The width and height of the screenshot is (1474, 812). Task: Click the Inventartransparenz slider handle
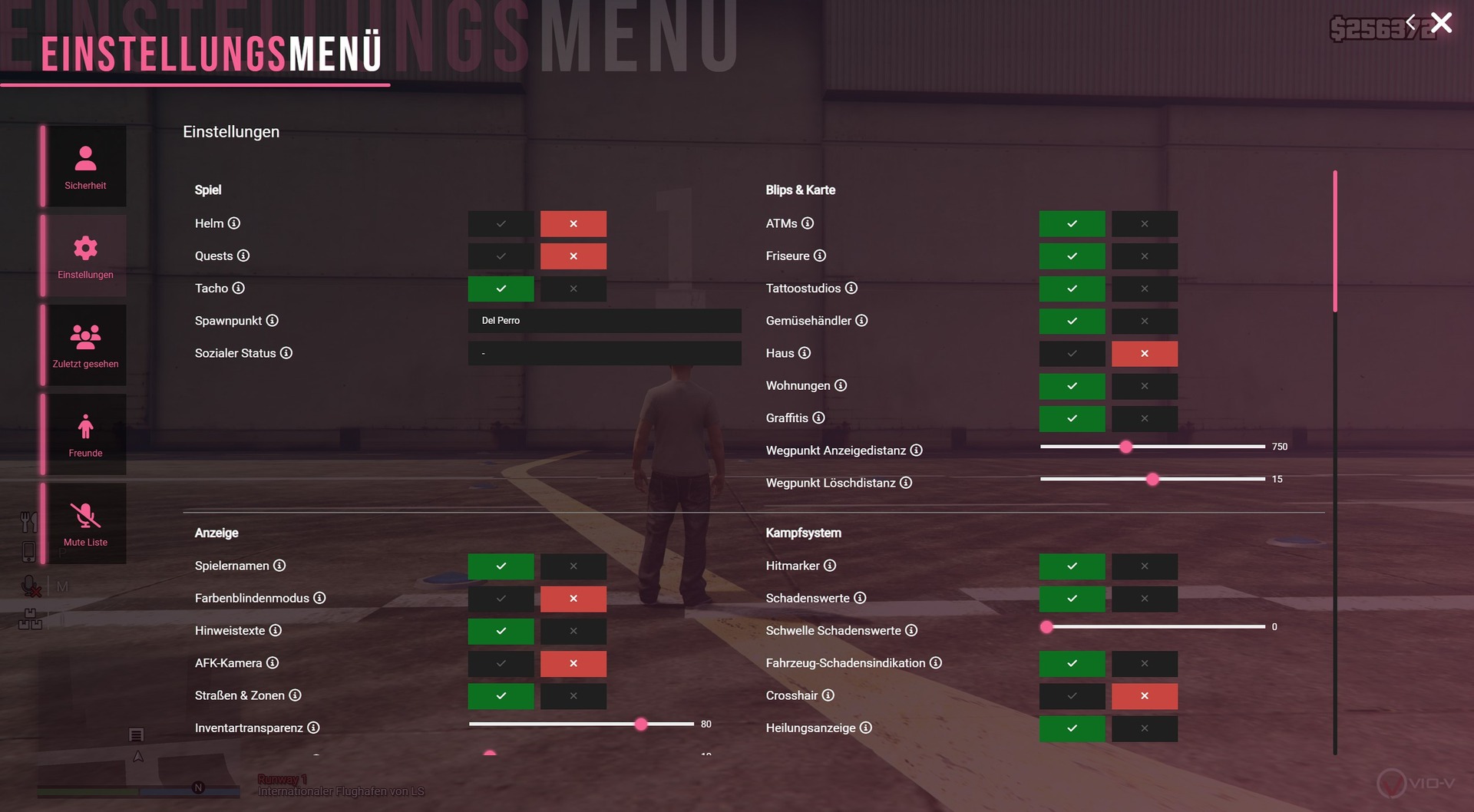[x=641, y=724]
